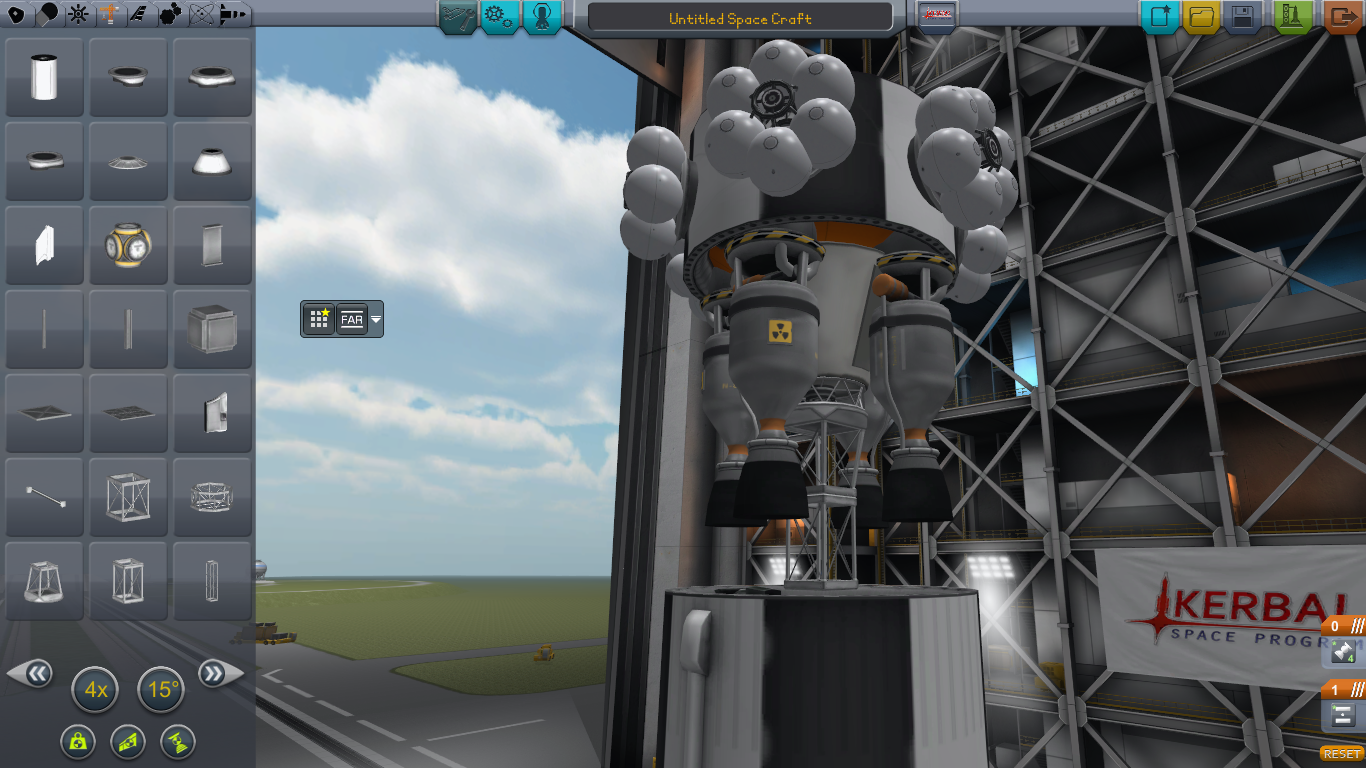Toggle the center of thrust indicator
Screen dimensions: 1366x768
click(178, 742)
